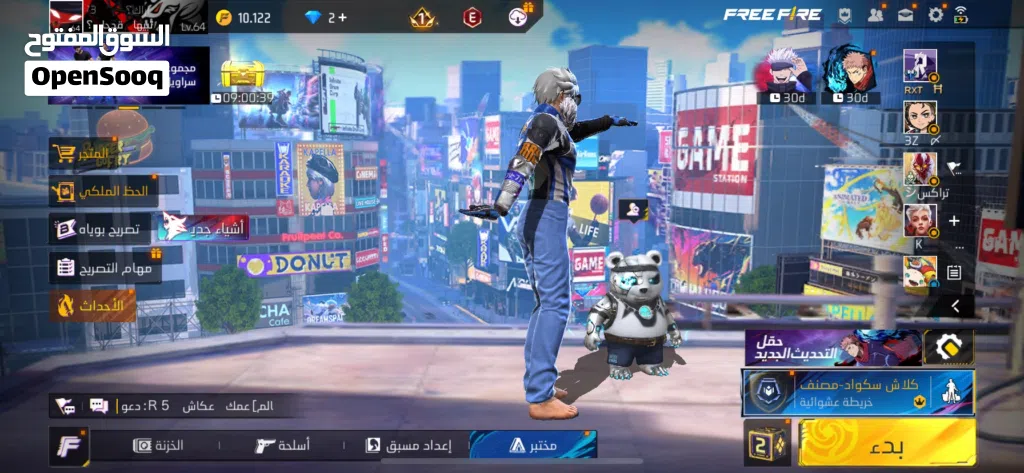This screenshot has height=473, width=1024.
Task: Collapse the friends side panel with the arrow
Action: coord(955,306)
